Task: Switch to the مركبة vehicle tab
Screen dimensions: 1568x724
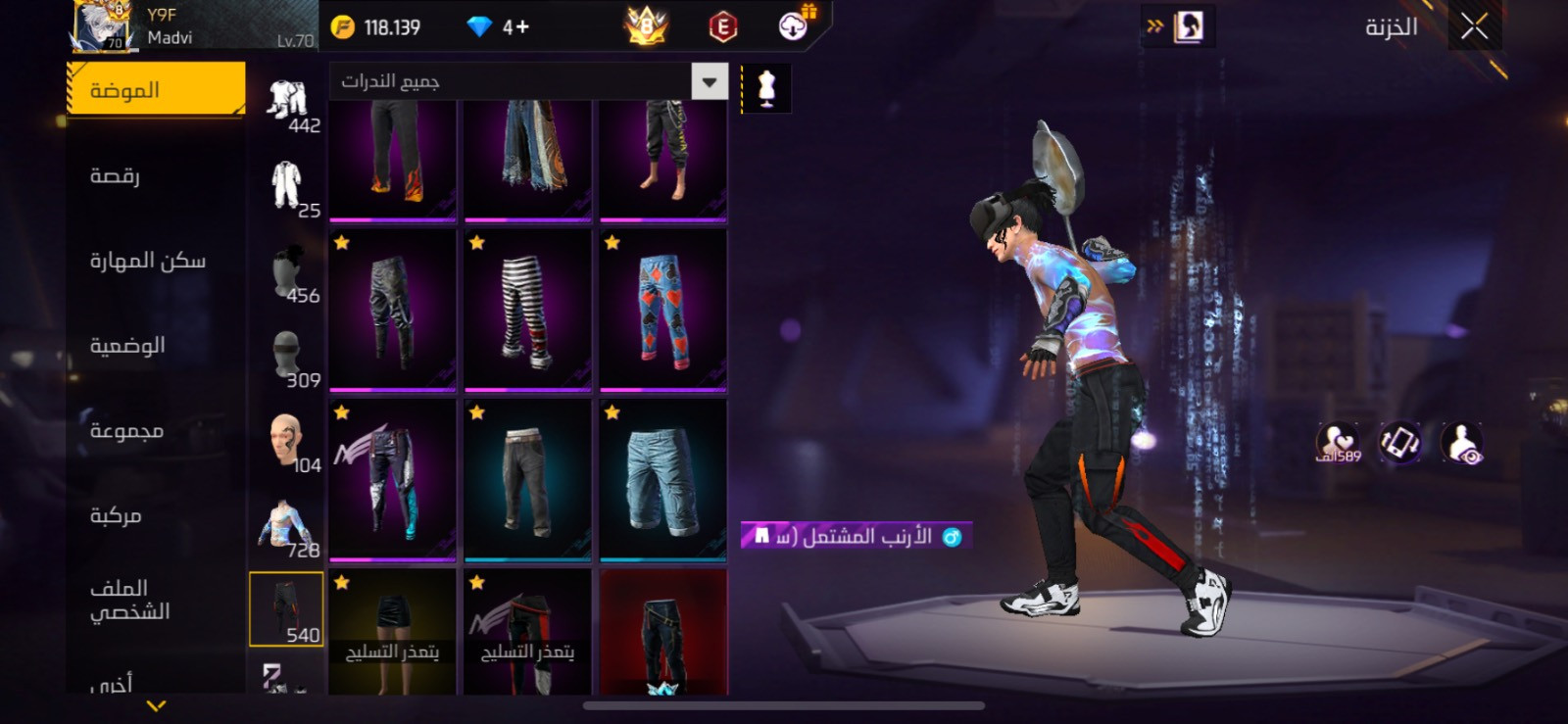Action: 116,515
